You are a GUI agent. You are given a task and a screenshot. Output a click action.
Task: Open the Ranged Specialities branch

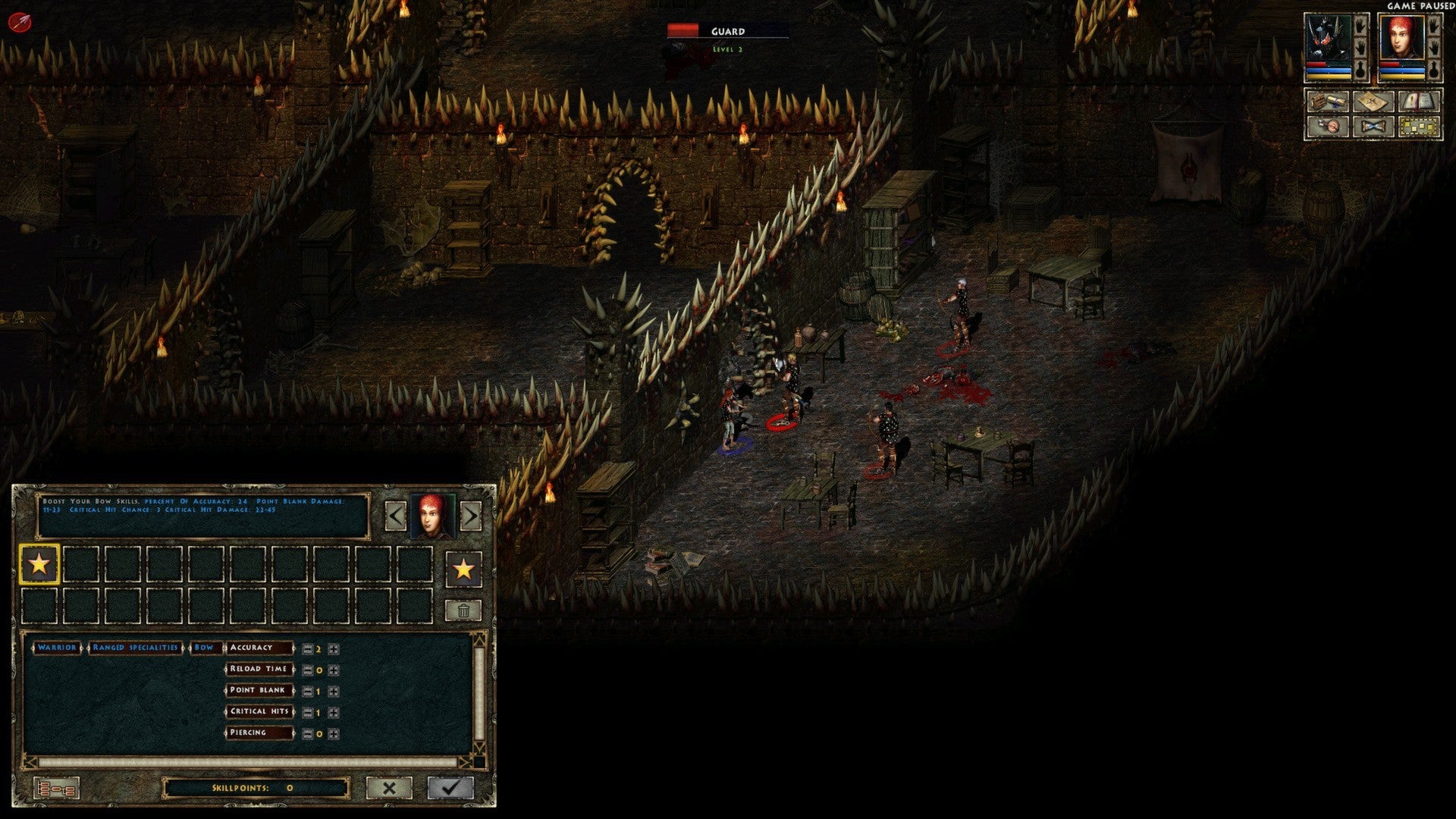pos(135,648)
